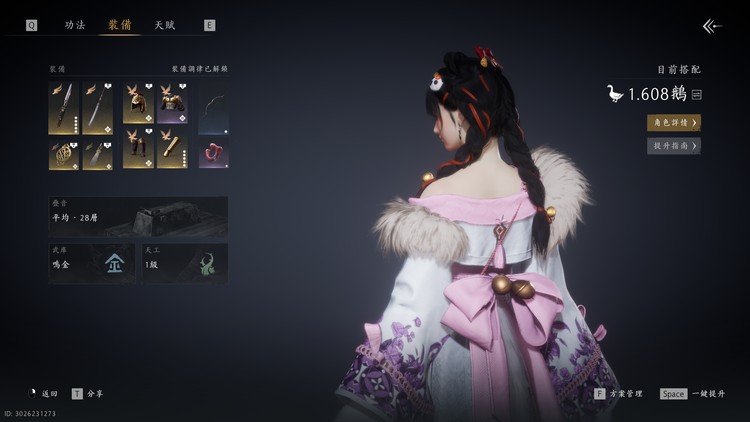
Task: Open 角色詳情 character details
Action: (673, 122)
